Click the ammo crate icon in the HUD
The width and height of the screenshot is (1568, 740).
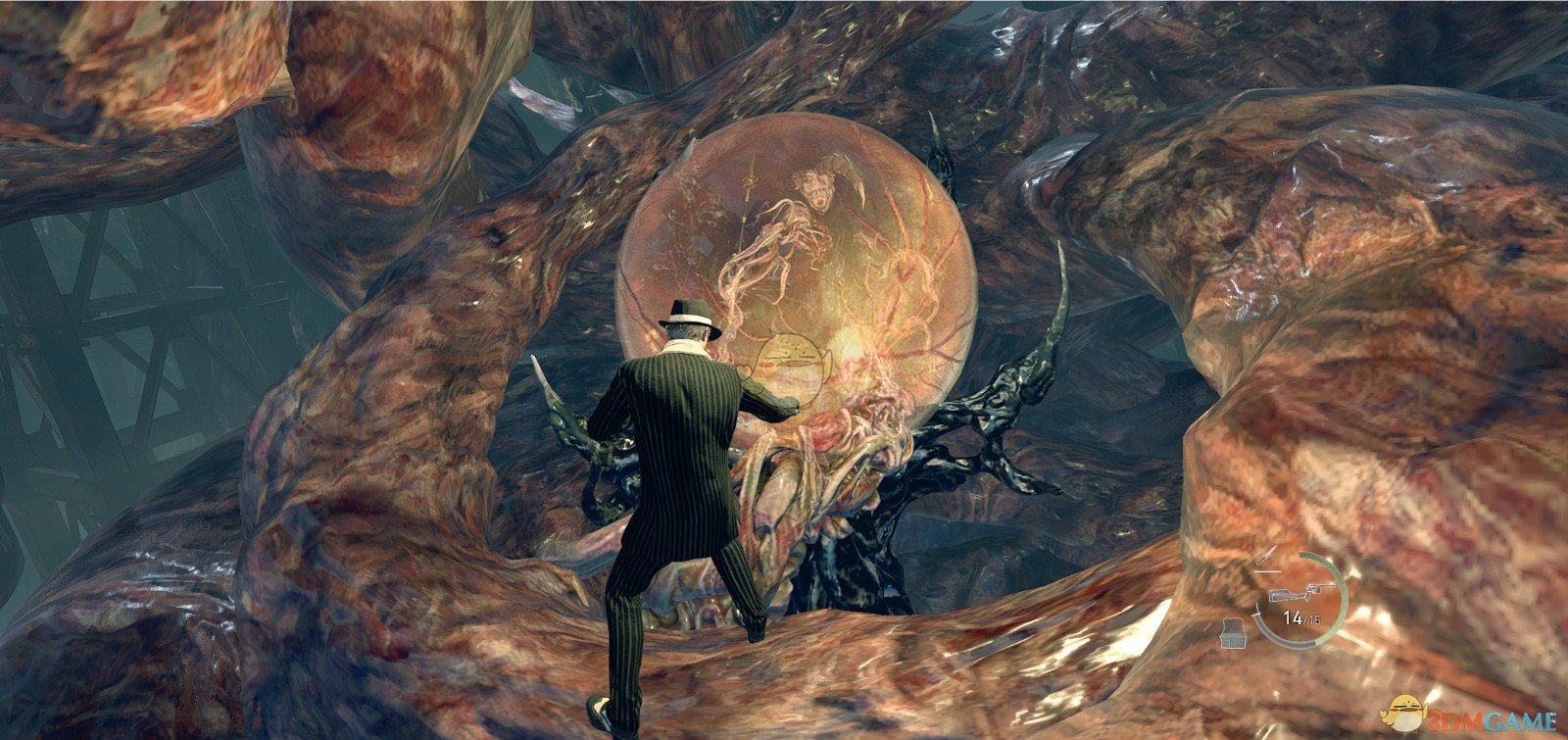[1233, 633]
